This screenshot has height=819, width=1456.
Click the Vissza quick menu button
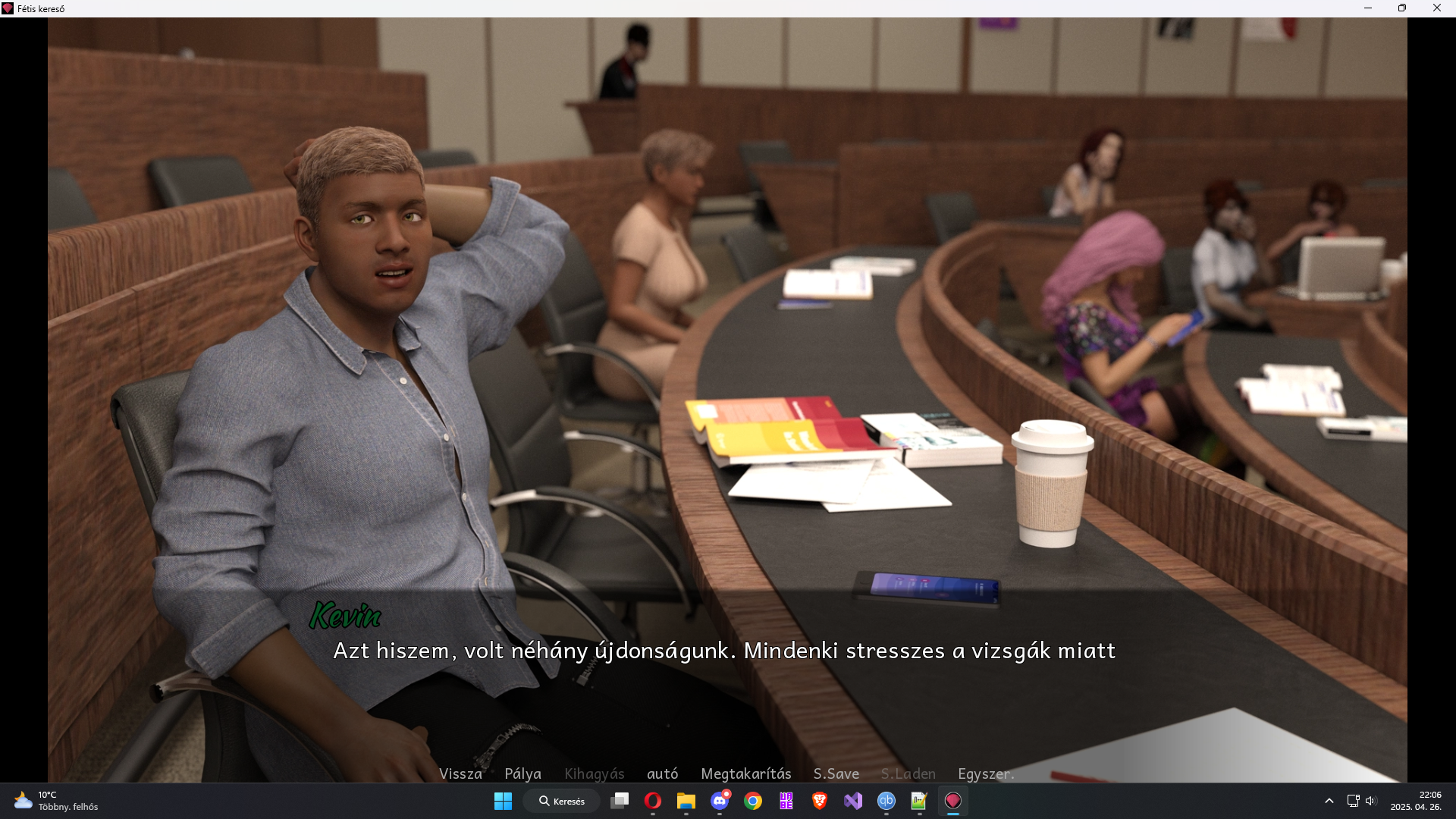[460, 773]
